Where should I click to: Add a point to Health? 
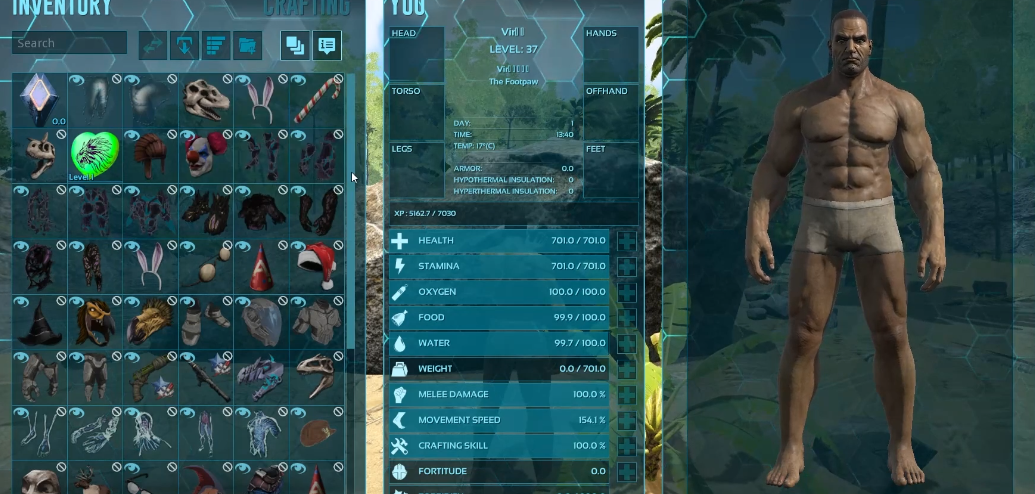click(627, 241)
